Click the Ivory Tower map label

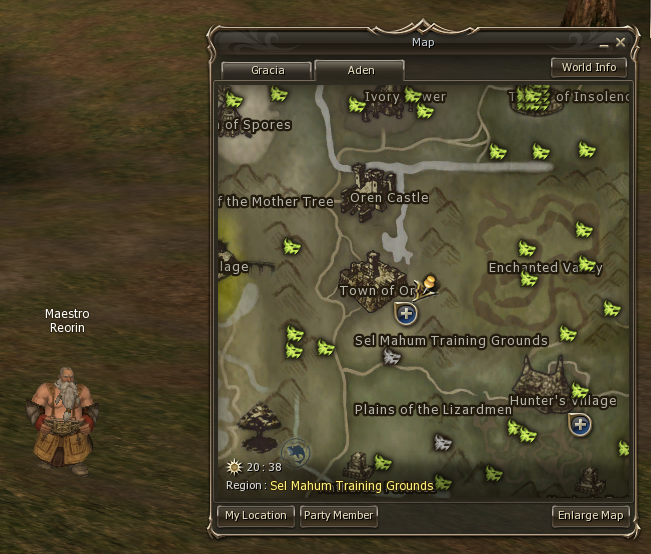pyautogui.click(x=404, y=97)
